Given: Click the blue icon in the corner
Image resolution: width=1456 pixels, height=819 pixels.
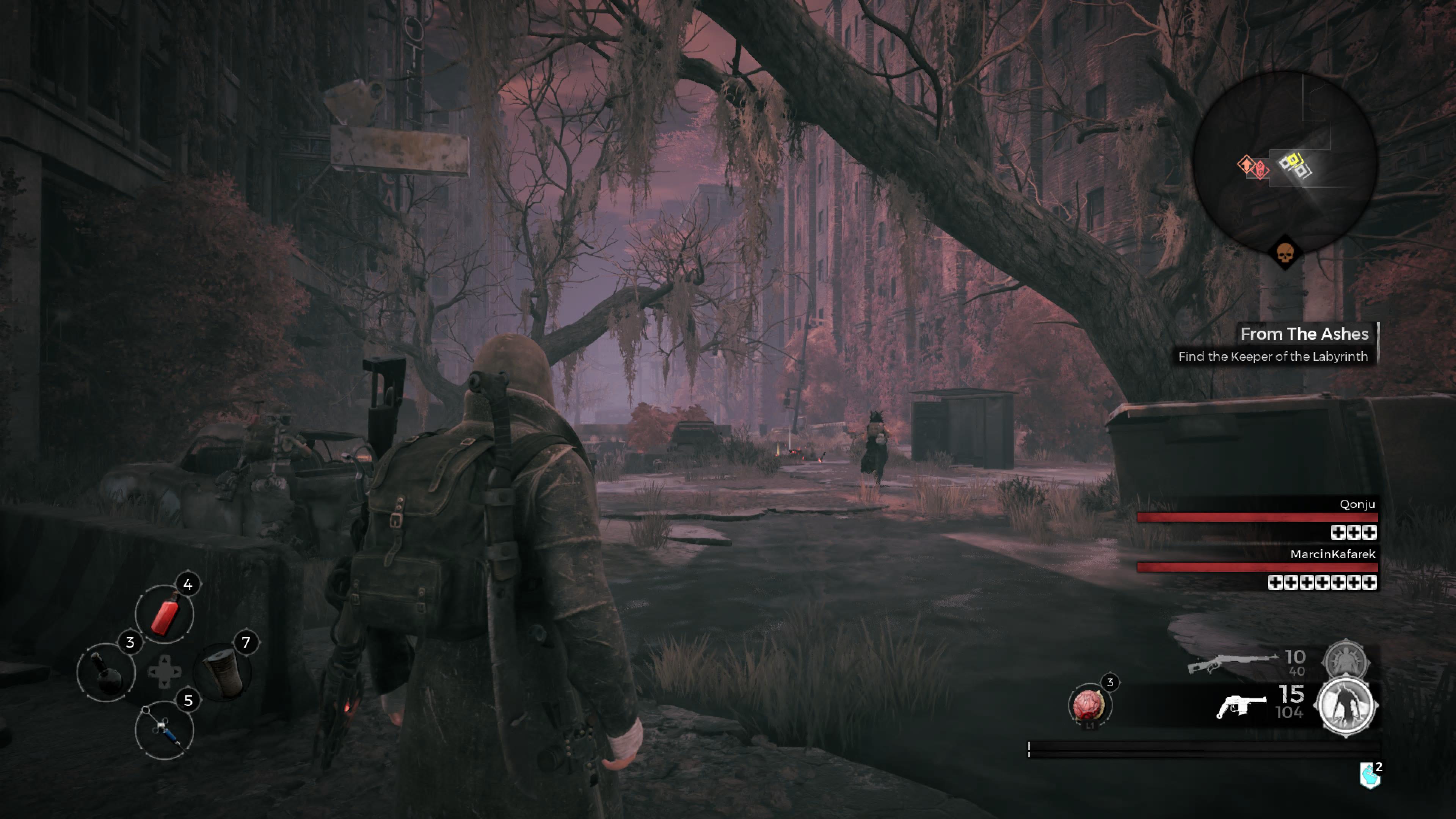Looking at the screenshot, I should coord(1369,777).
